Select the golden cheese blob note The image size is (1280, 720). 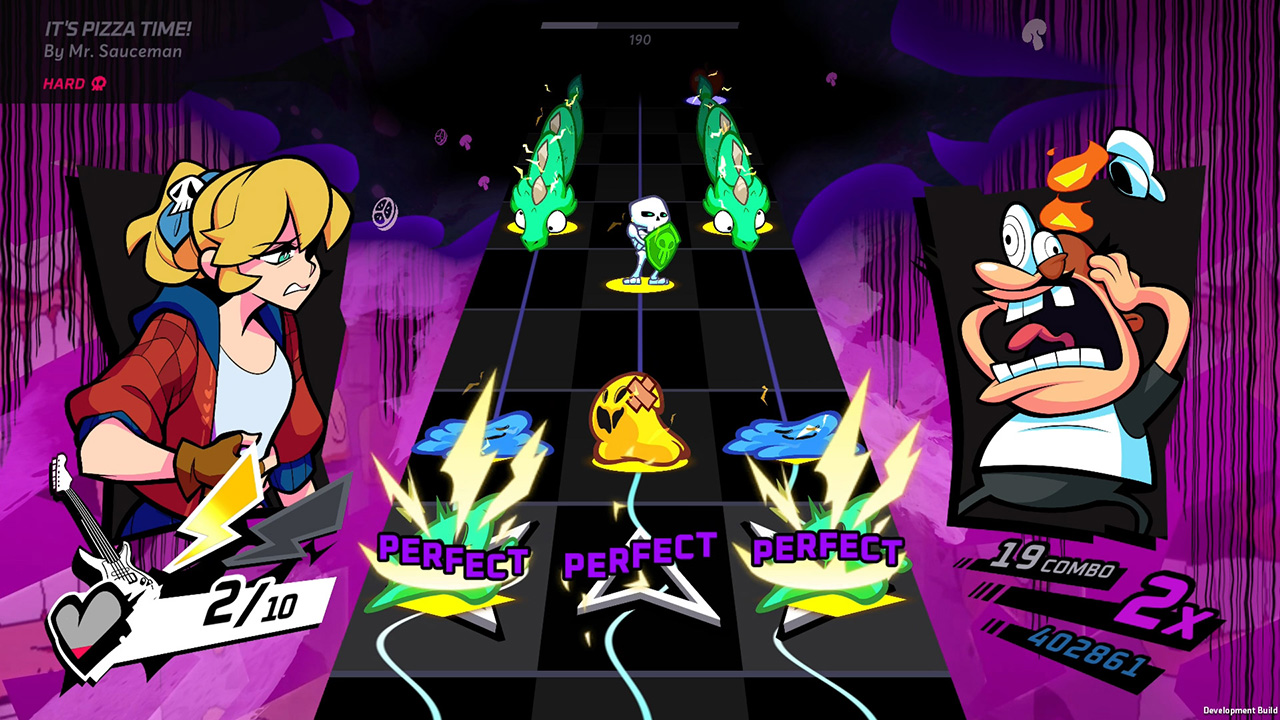tap(640, 420)
